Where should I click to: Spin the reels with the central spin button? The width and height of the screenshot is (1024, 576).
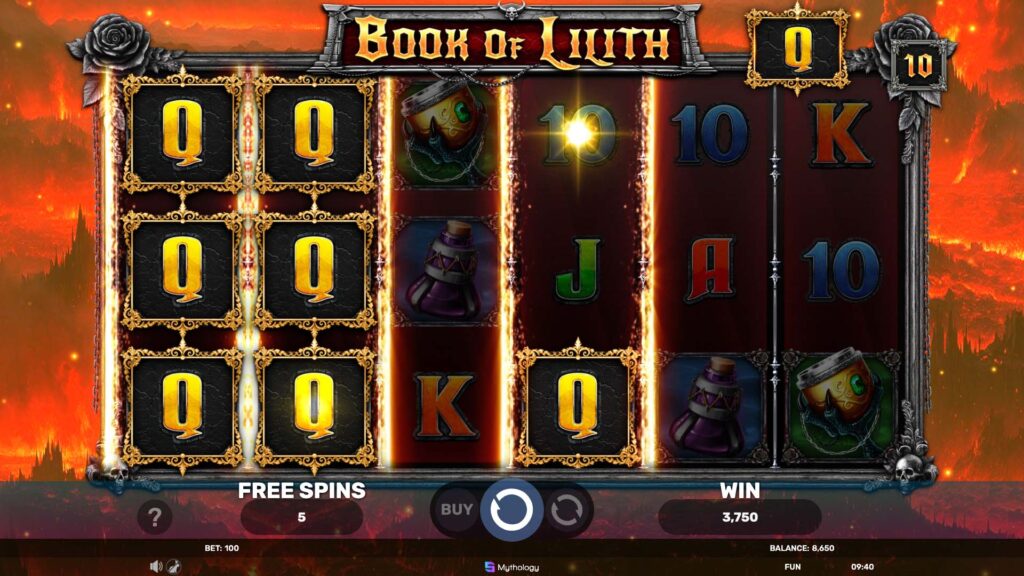[511, 509]
